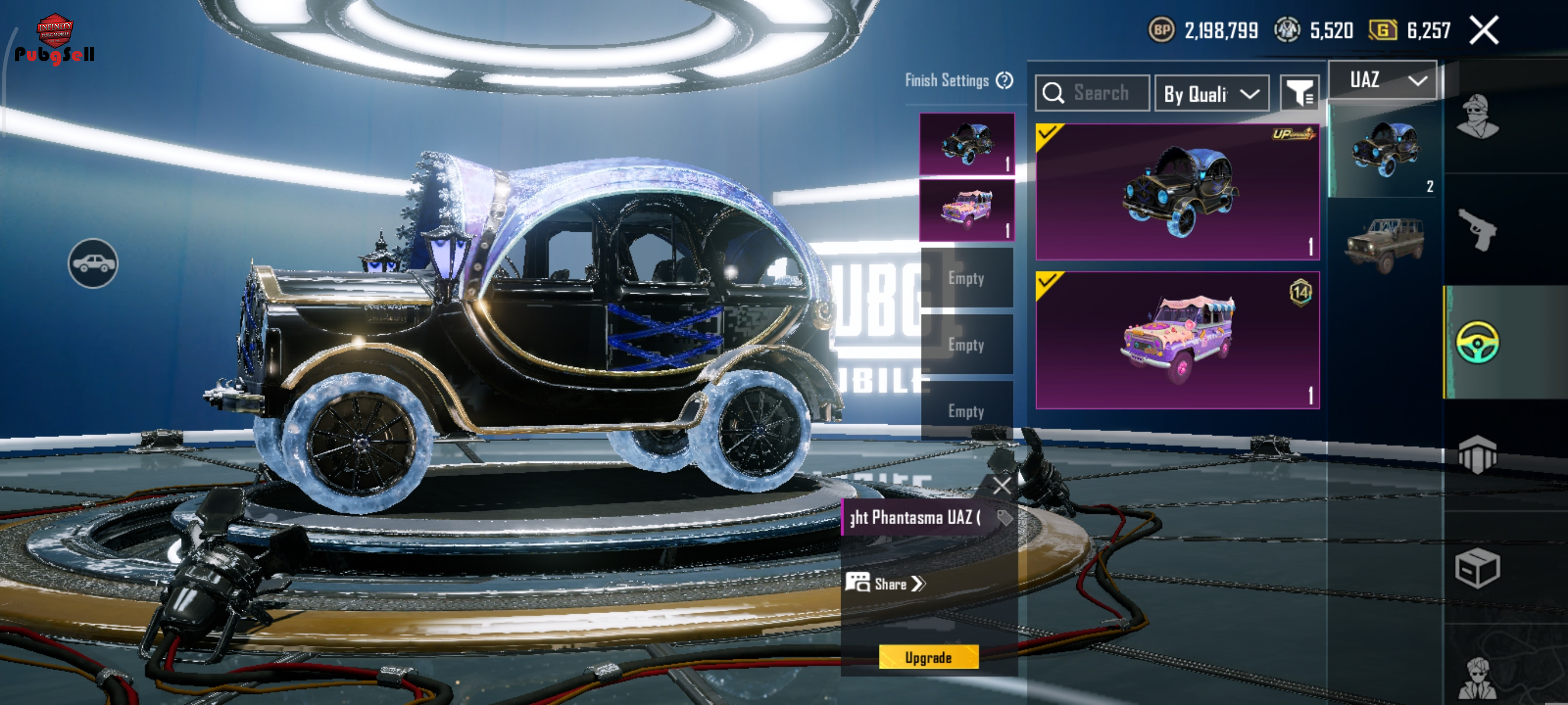This screenshot has width=1568, height=705.
Task: Open the parachute category tab
Action: pyautogui.click(x=1477, y=454)
